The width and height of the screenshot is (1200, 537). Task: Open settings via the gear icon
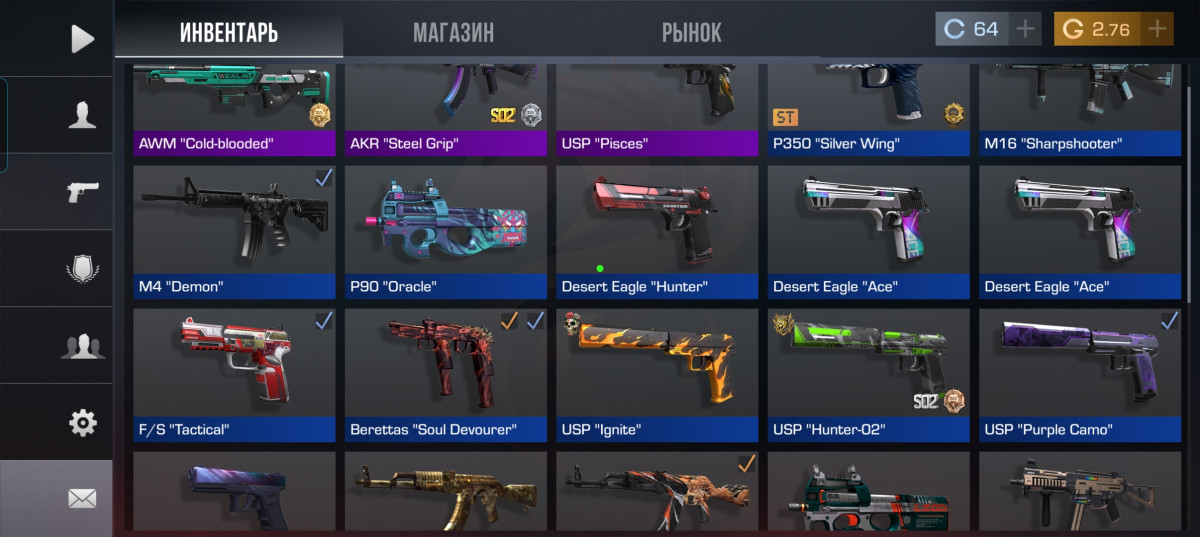[82, 423]
